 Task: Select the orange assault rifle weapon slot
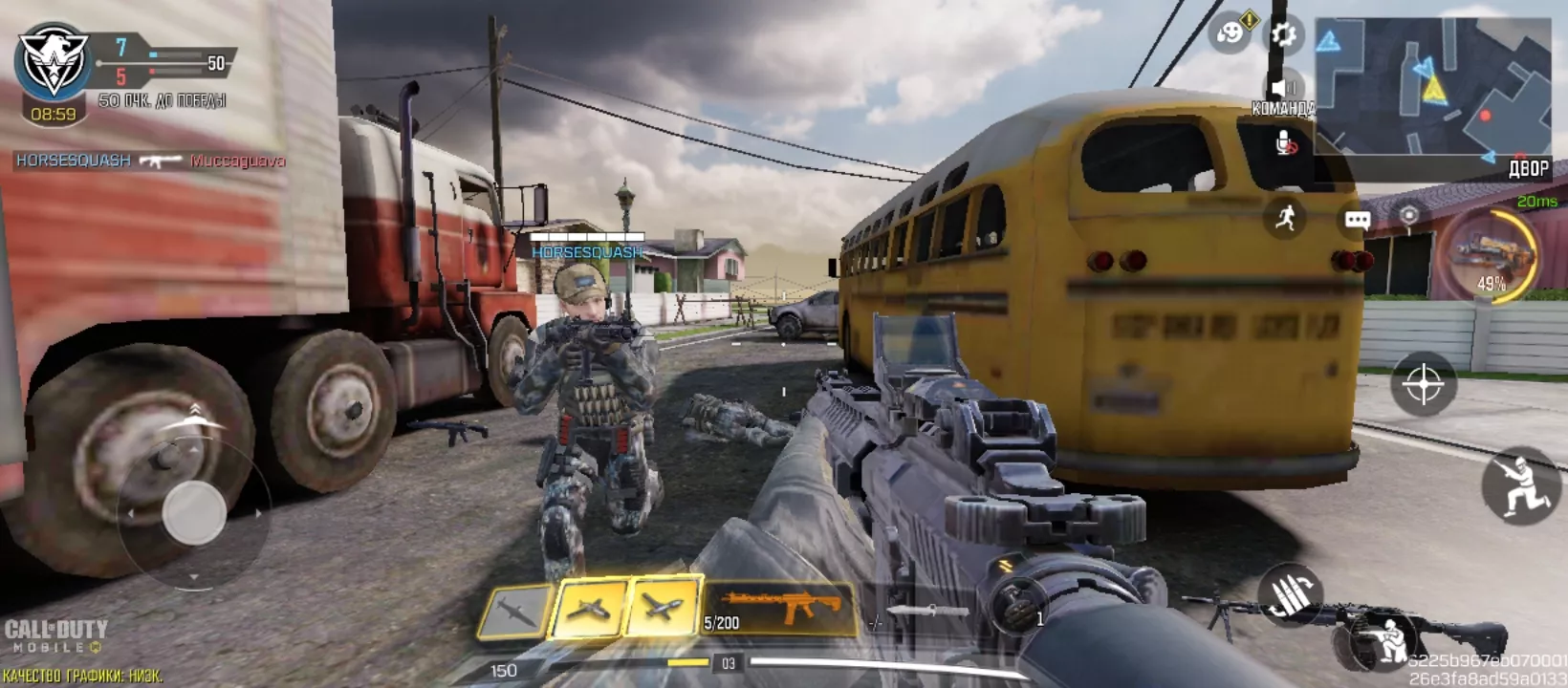(x=780, y=608)
